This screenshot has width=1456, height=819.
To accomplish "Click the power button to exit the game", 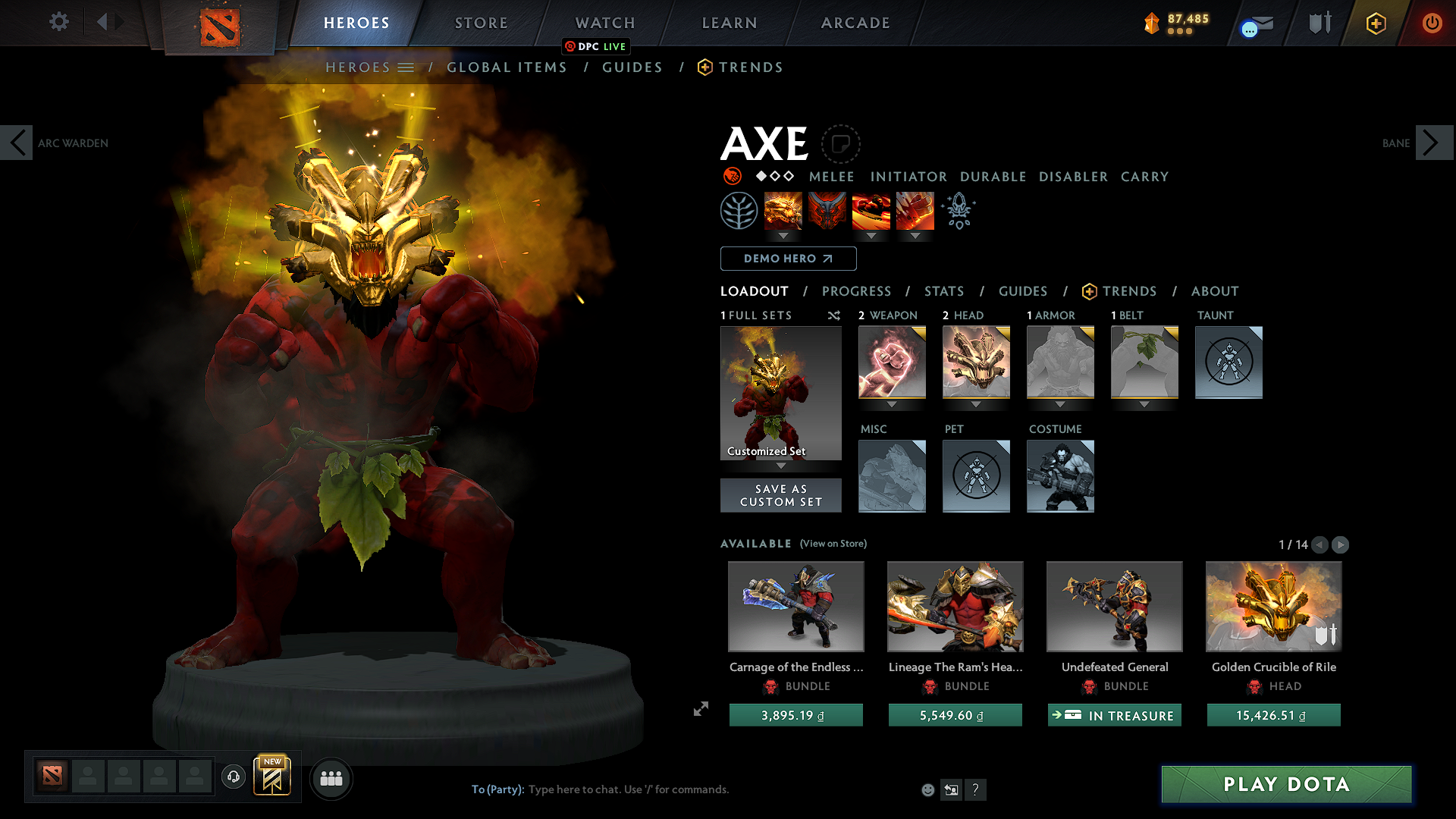I will click(1432, 22).
